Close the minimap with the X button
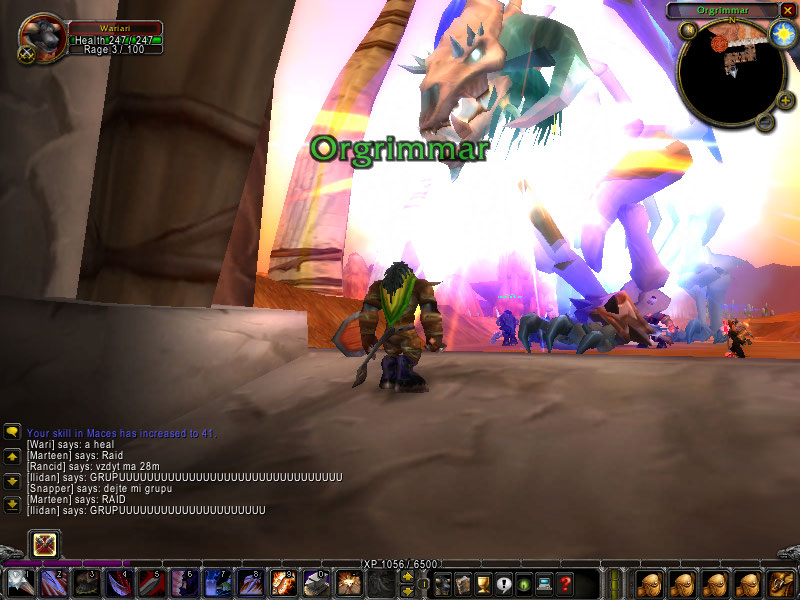Screen dimensions: 800x600 786,10
